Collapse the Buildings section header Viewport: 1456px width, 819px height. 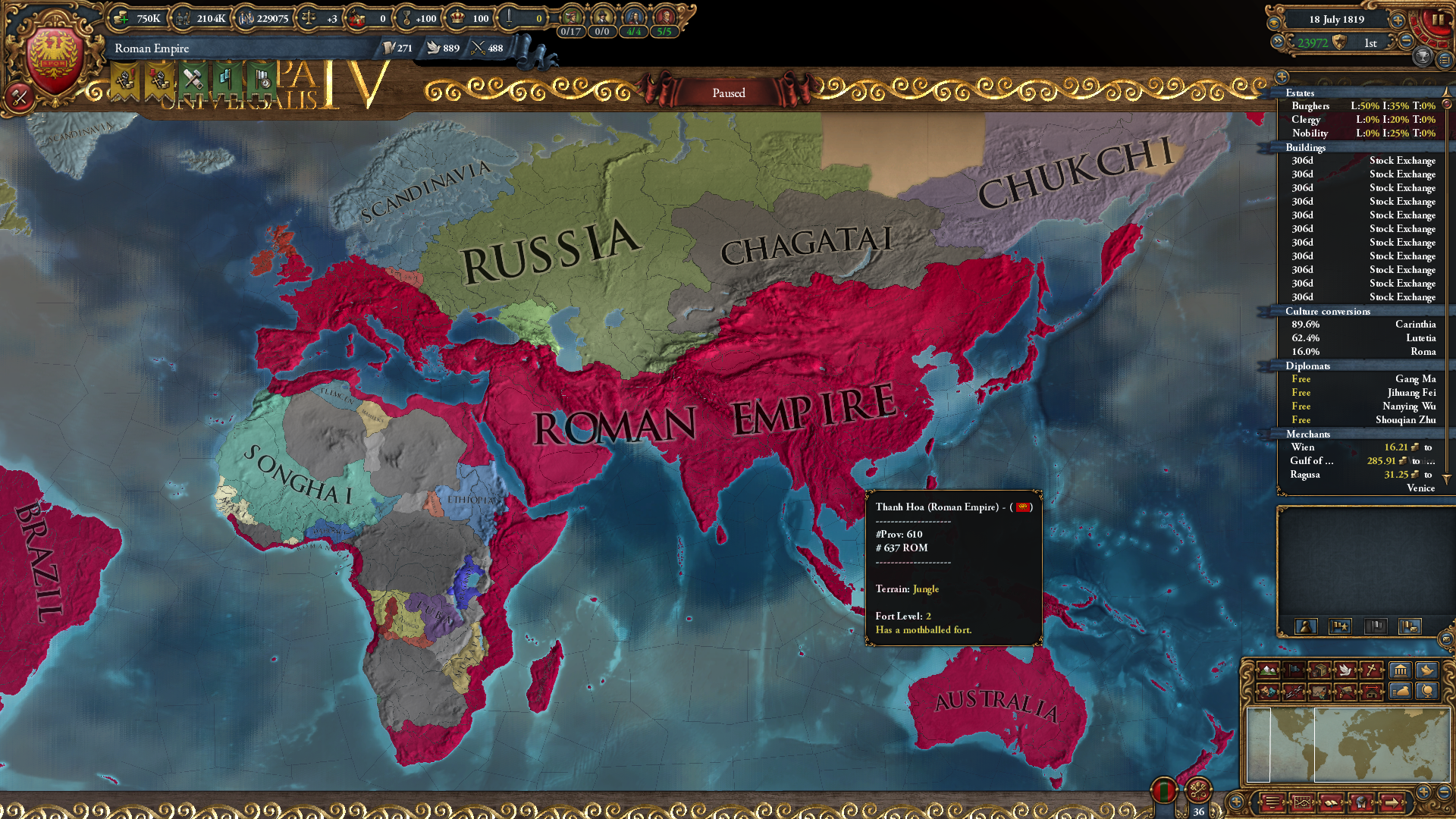(x=1304, y=148)
